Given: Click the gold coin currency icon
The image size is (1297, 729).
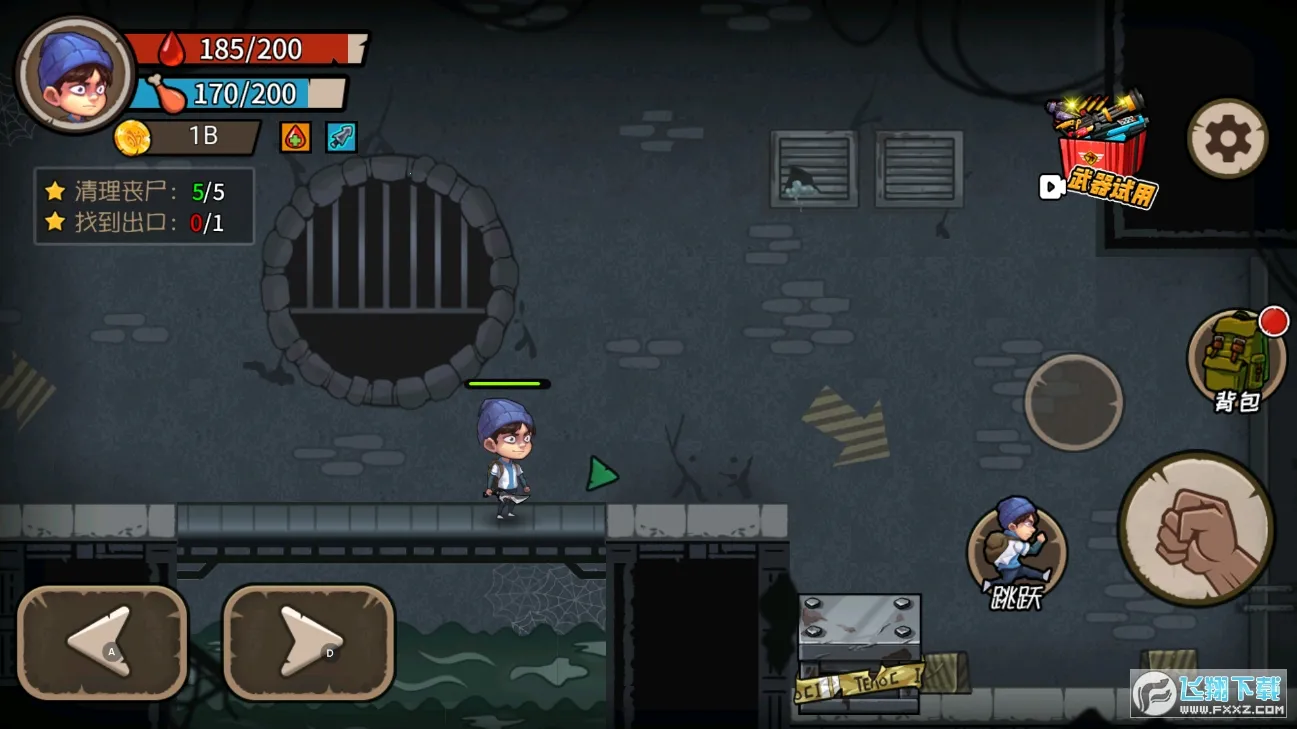Looking at the screenshot, I should pyautogui.click(x=132, y=137).
